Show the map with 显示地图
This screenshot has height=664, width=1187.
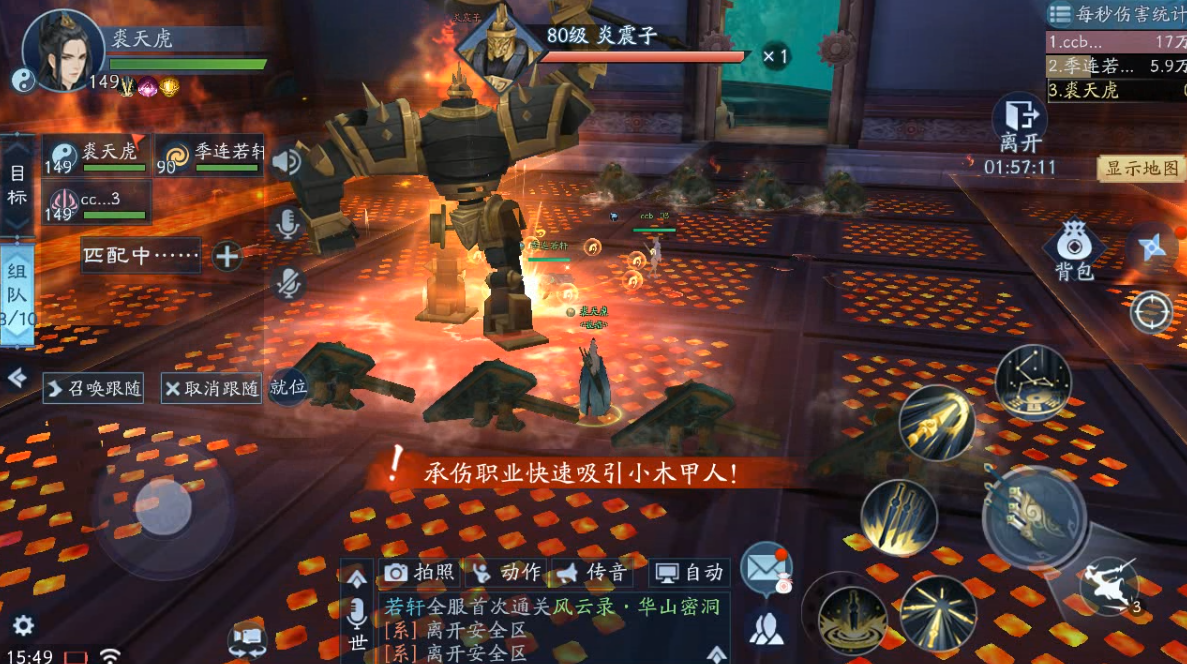(x=1142, y=168)
